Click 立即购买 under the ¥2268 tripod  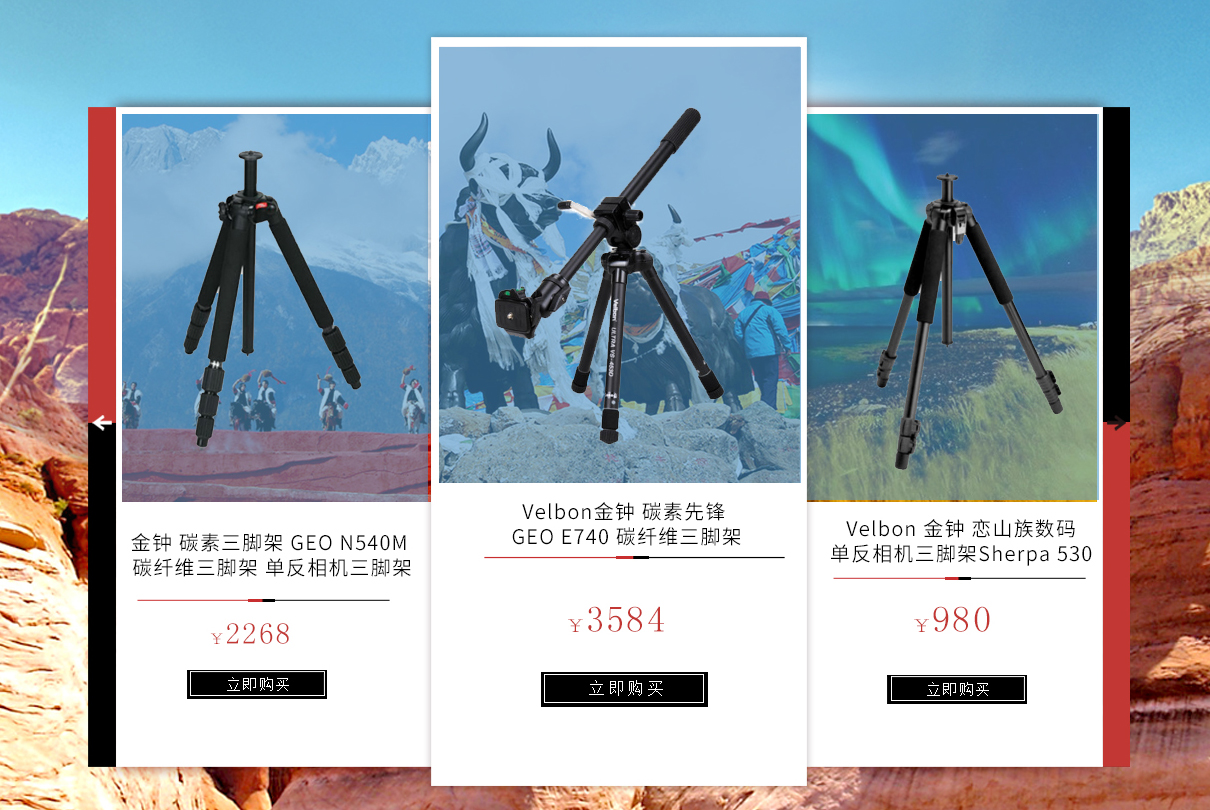pyautogui.click(x=257, y=684)
